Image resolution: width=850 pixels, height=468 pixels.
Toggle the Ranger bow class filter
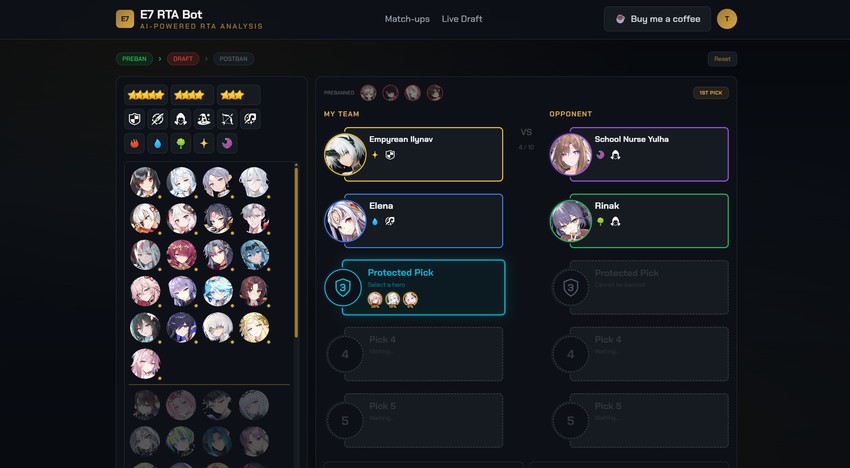pos(228,119)
